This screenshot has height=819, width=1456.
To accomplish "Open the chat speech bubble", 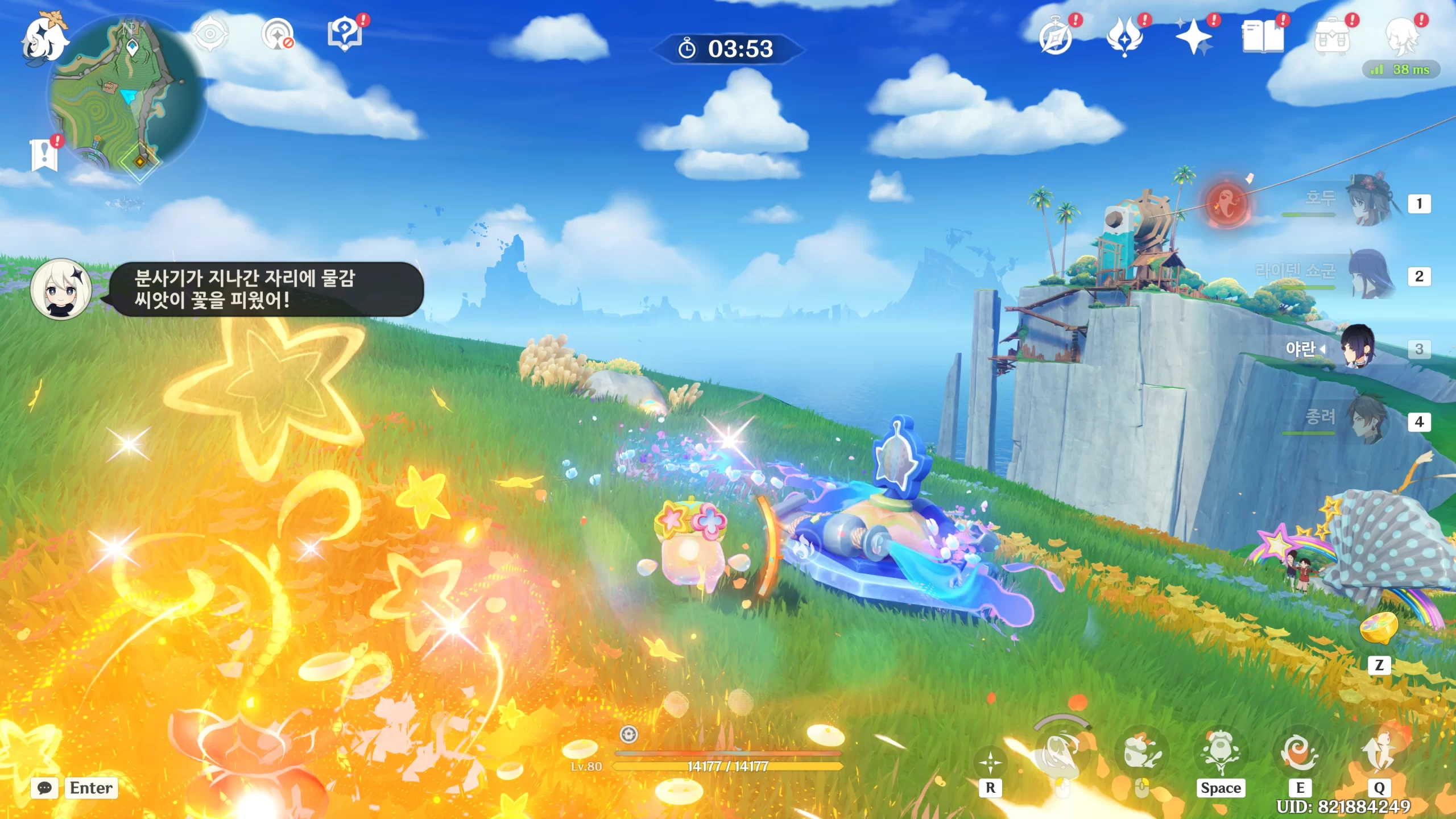I will coord(44,788).
